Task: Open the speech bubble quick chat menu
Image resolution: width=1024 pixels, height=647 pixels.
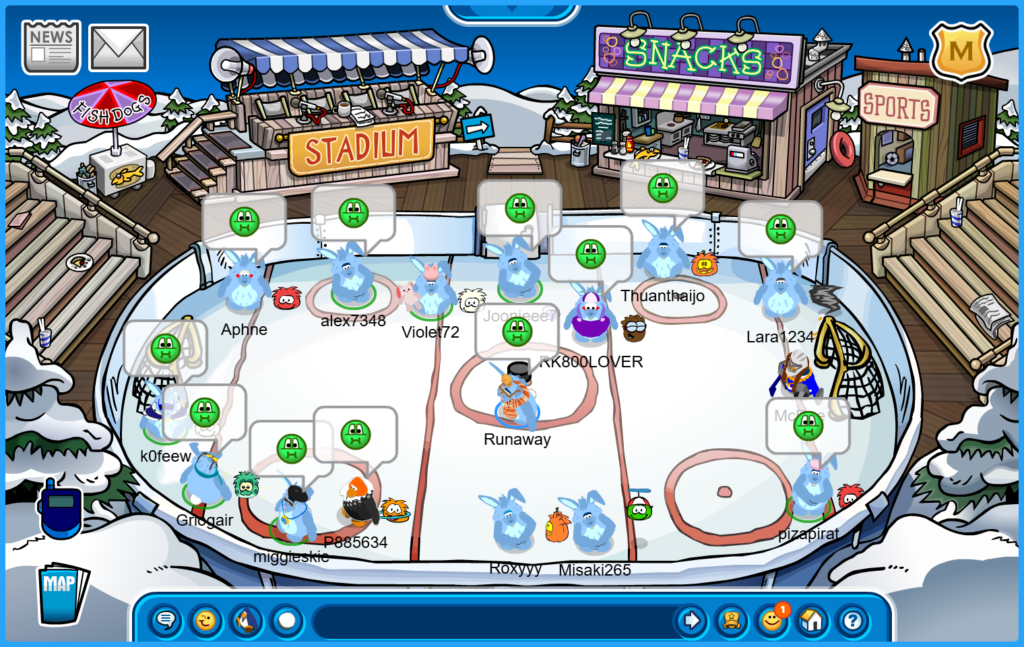Action: point(166,621)
